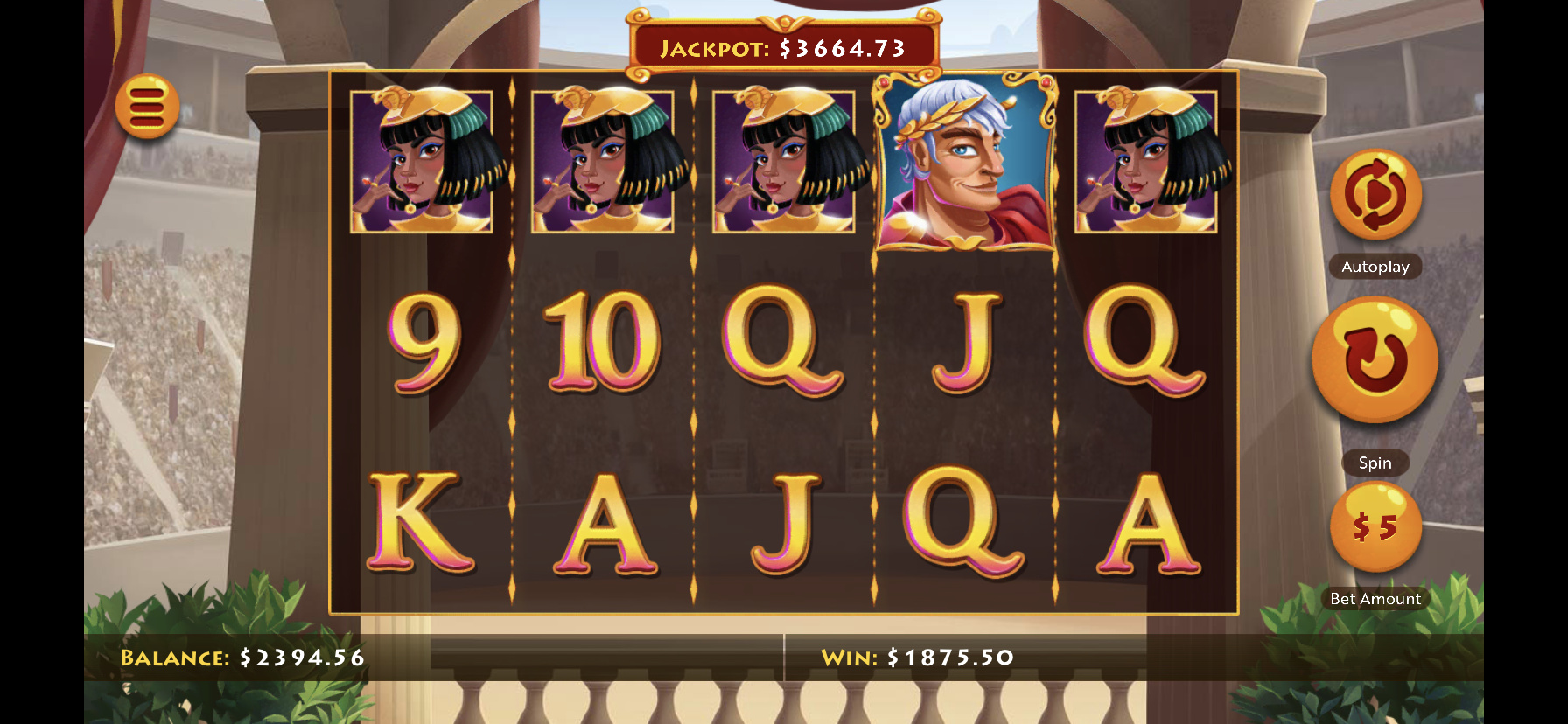Spin the reels with the Spin button

click(1375, 359)
